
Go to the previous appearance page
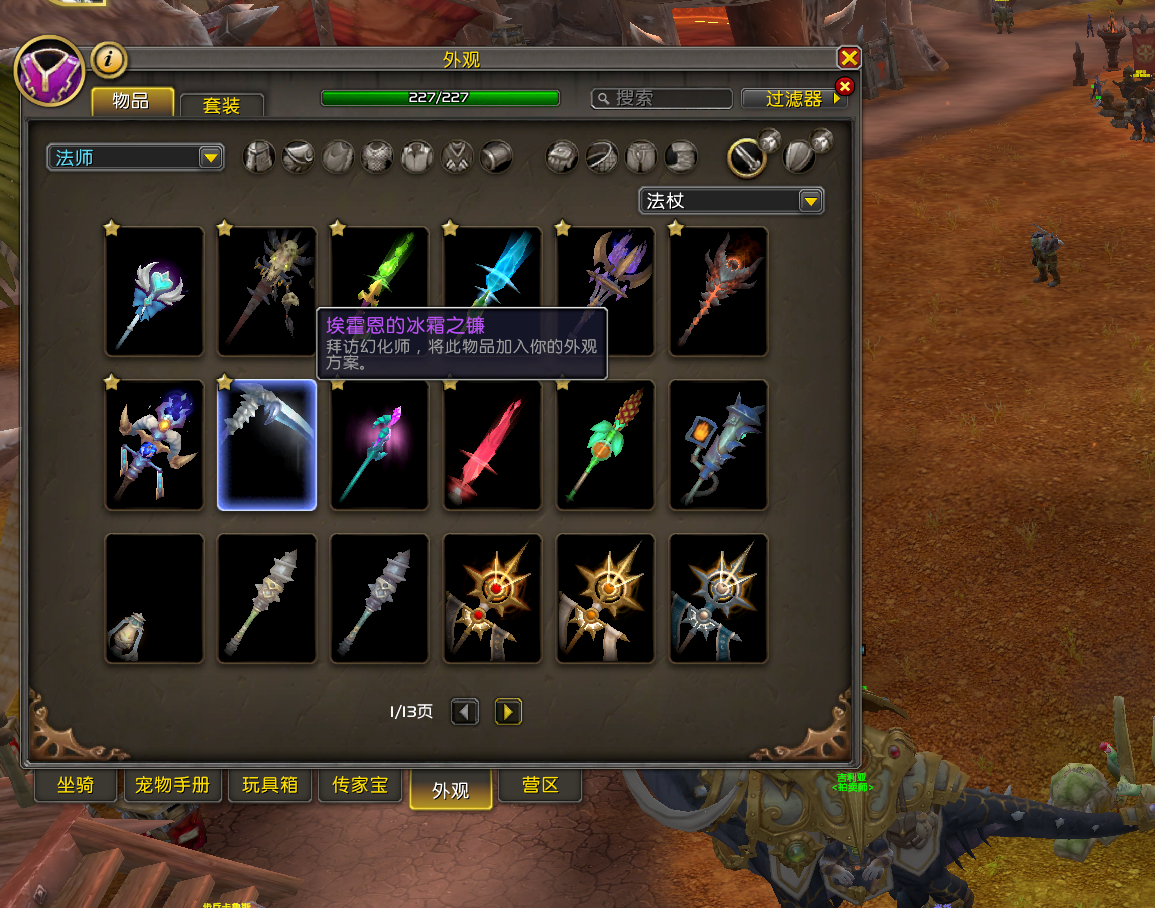click(464, 711)
